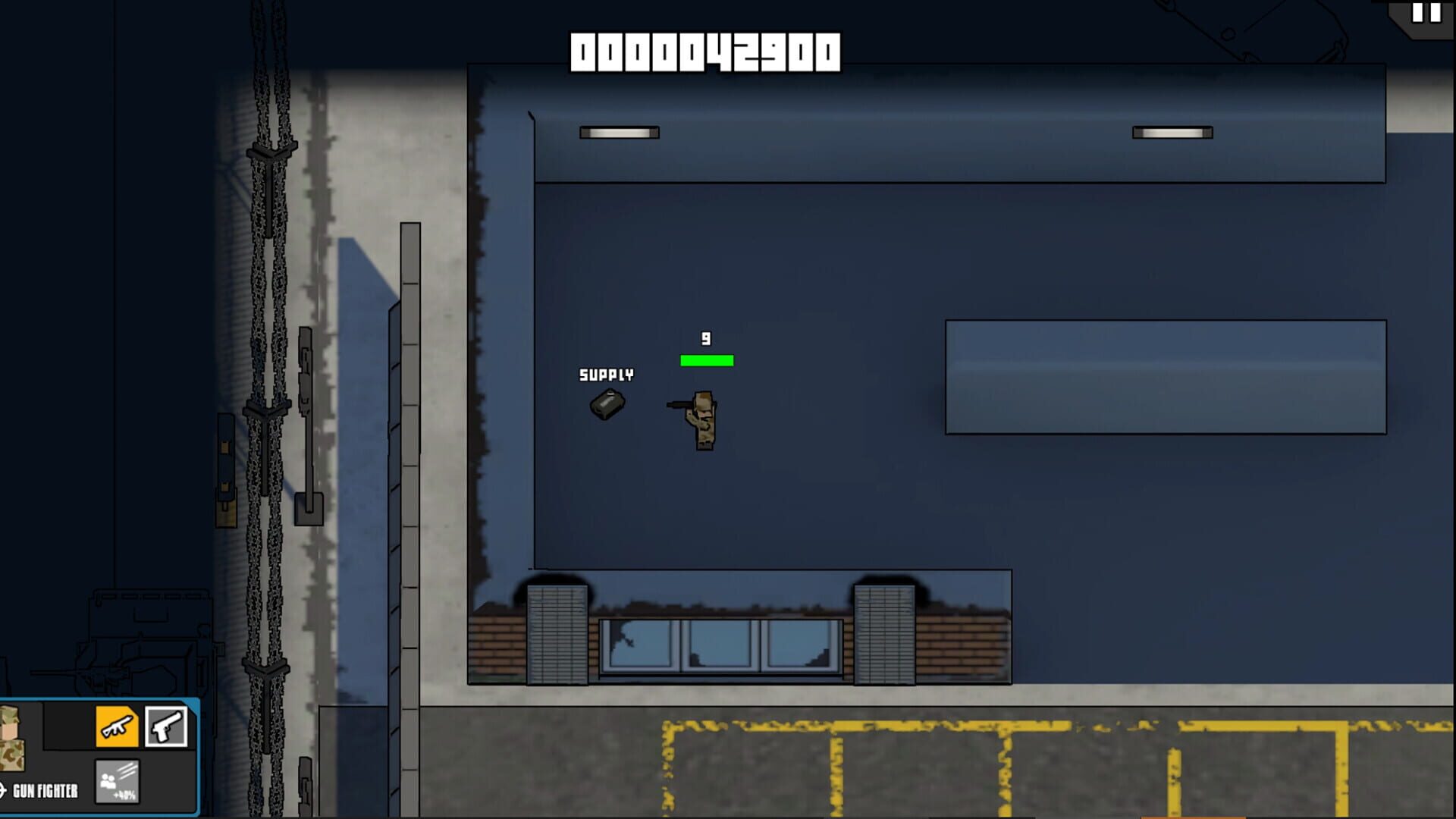Click the SUPPLY pickup label
The width and height of the screenshot is (1456, 819).
coord(606,373)
